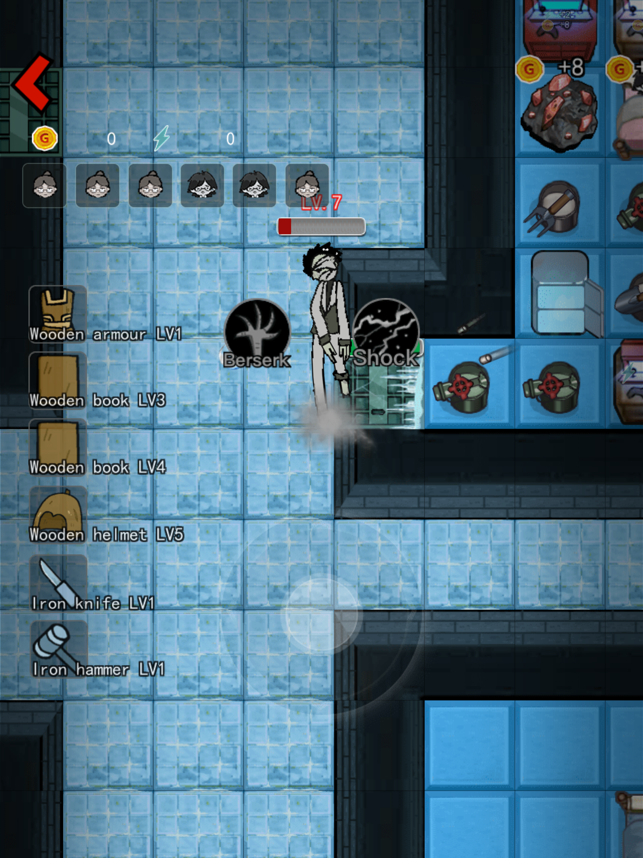Activate the Shock skill
Screen dimensions: 643x858
click(x=385, y=330)
